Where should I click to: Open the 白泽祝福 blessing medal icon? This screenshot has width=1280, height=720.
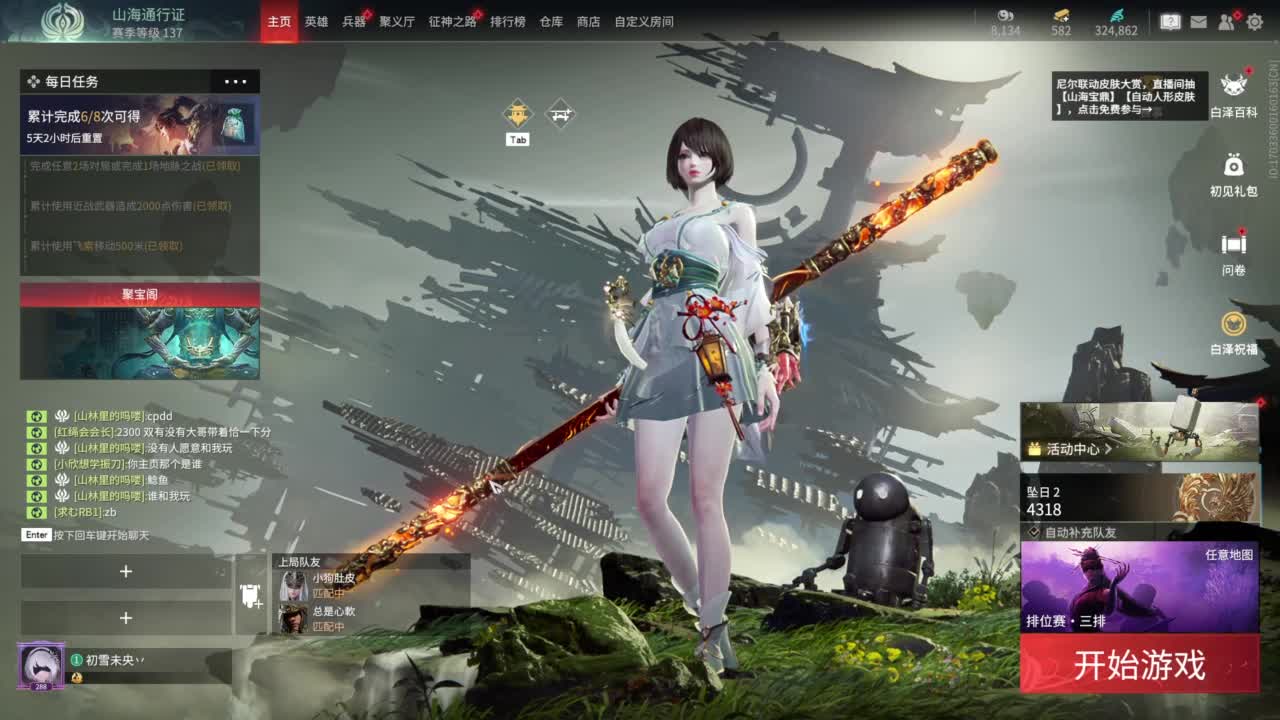[1232, 324]
